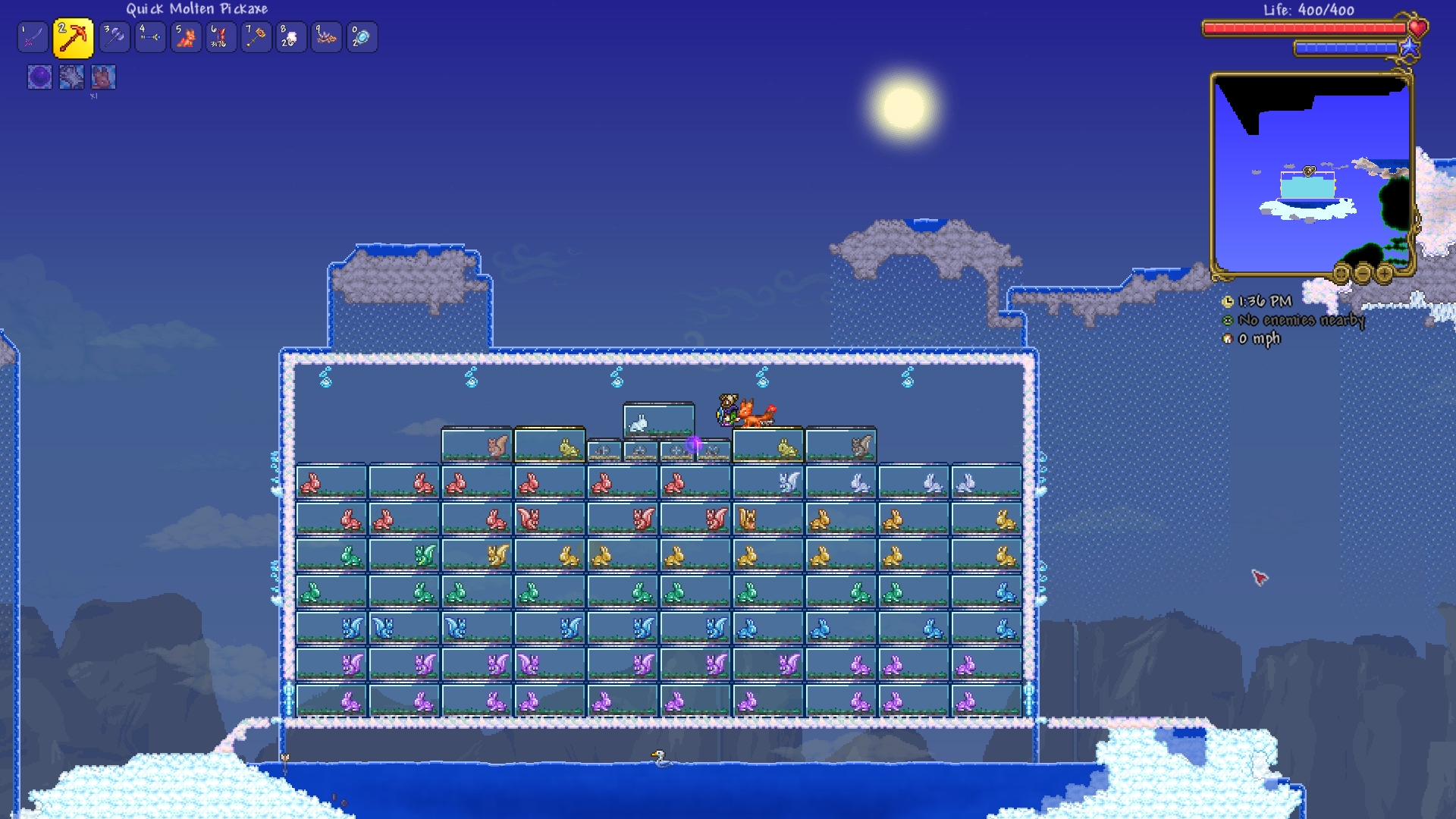Choose the golden hammer in slot 7

point(256,37)
